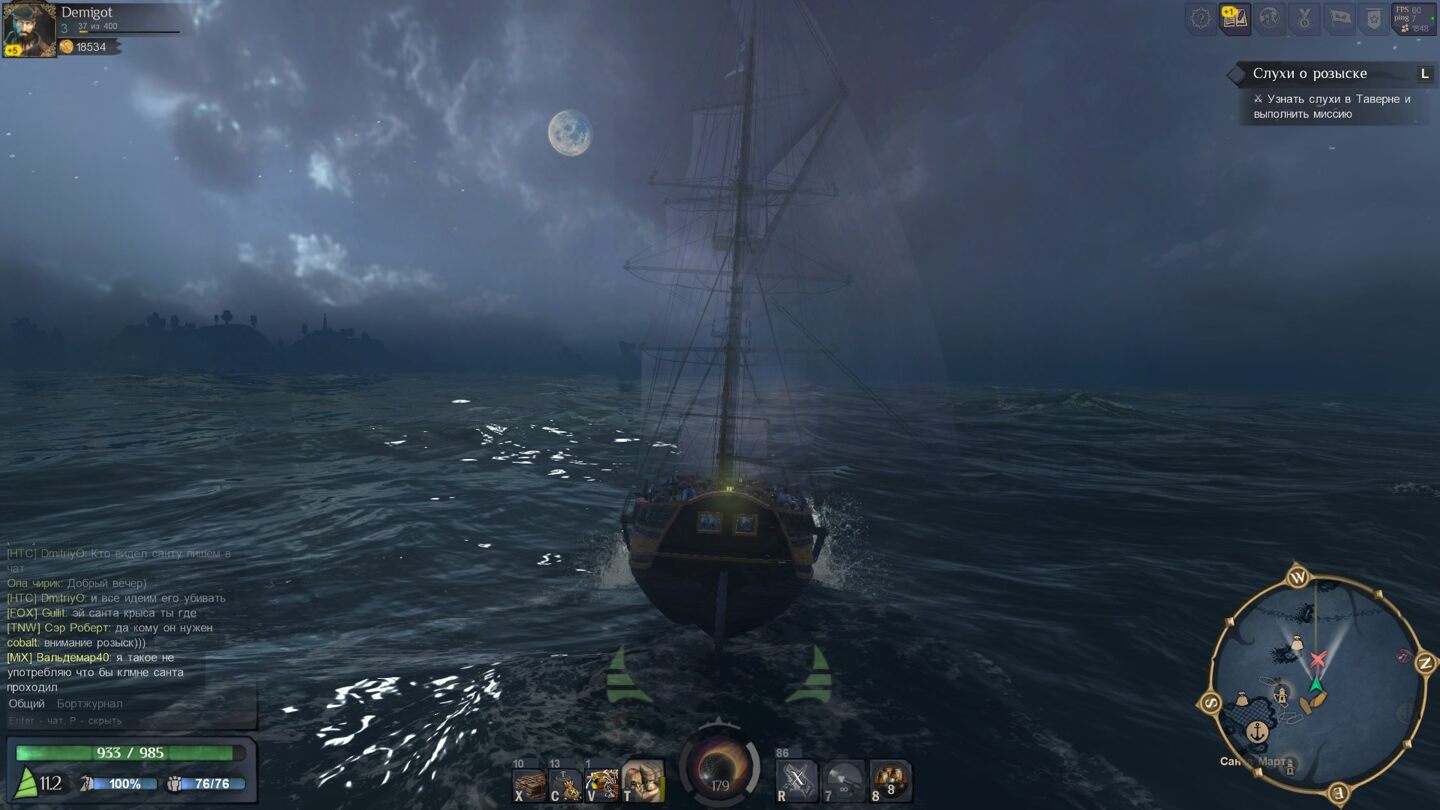The width and height of the screenshot is (1440, 810).
Task: Click the lighthouse marker by the ships on minimap
Action: pos(1281,691)
